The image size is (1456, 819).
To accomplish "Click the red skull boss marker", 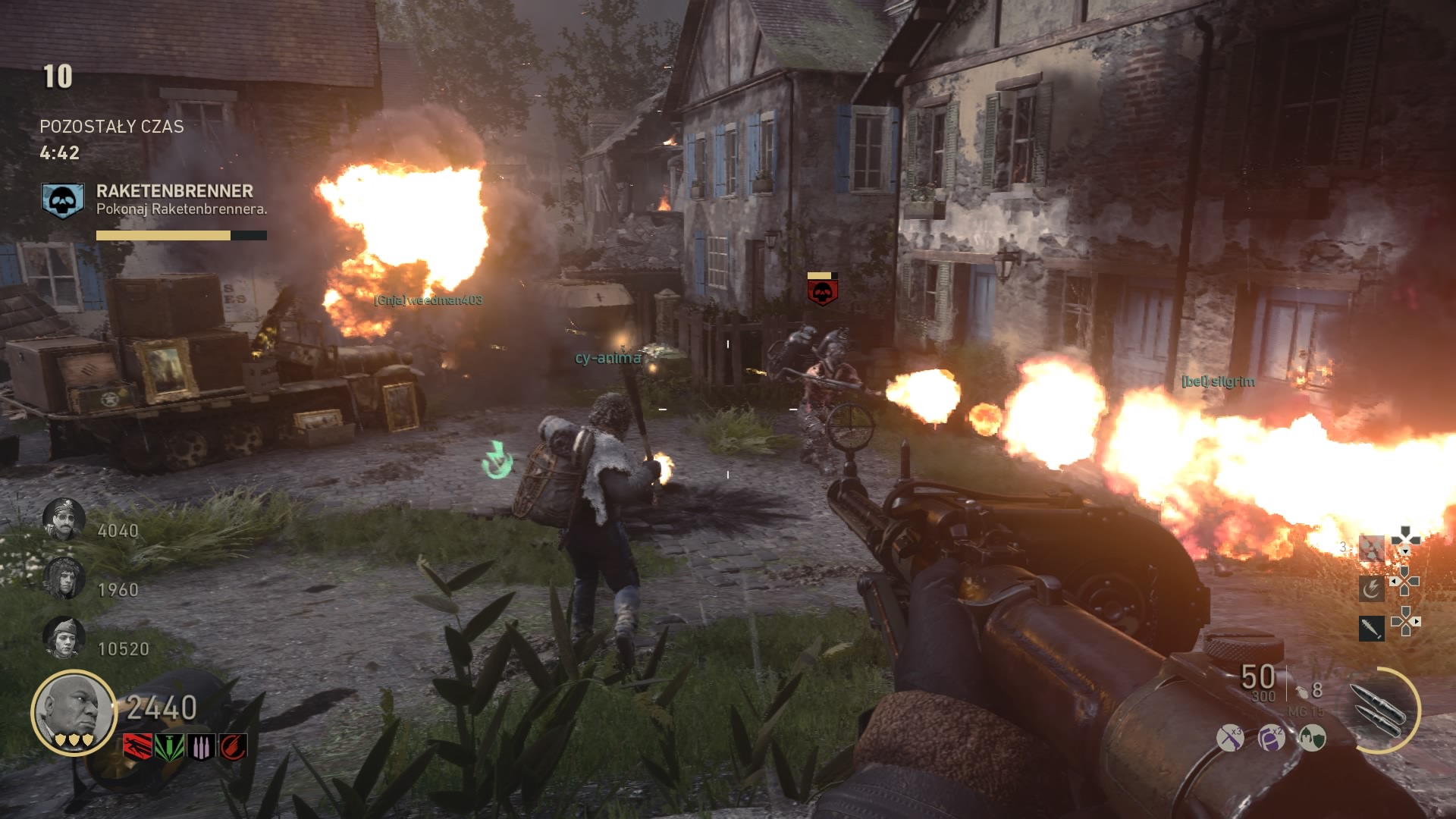I will pyautogui.click(x=822, y=290).
